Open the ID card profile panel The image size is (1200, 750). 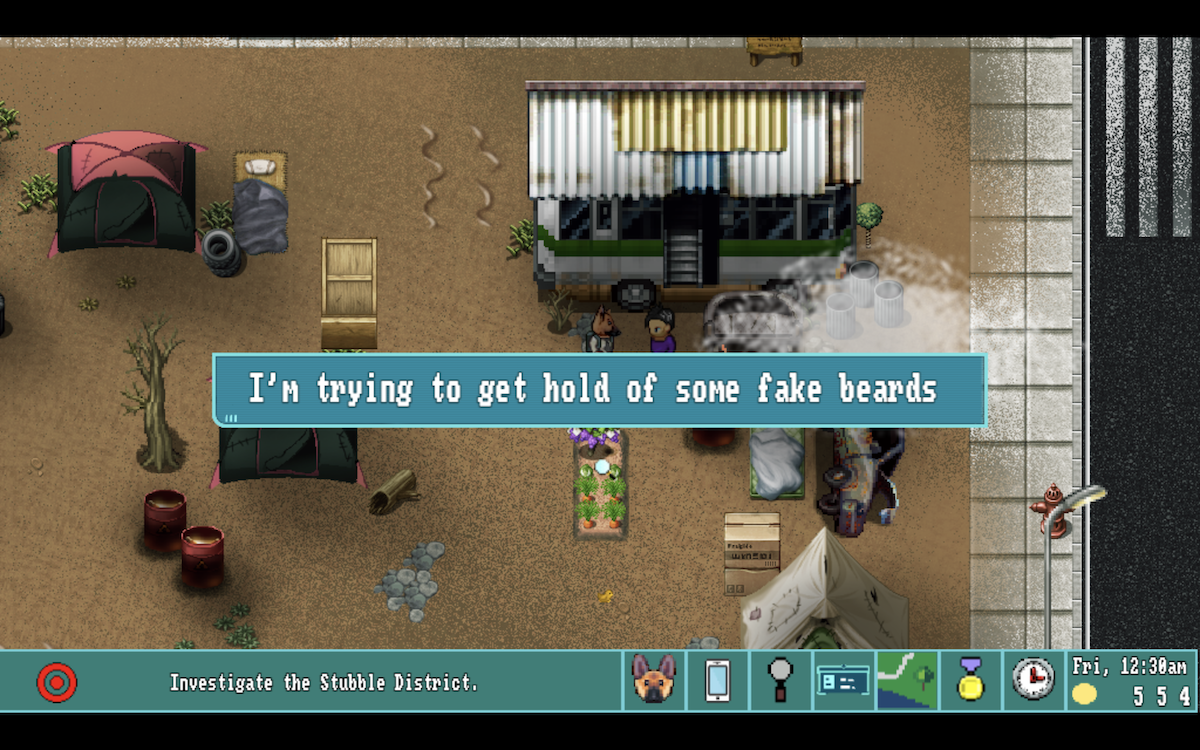(843, 681)
